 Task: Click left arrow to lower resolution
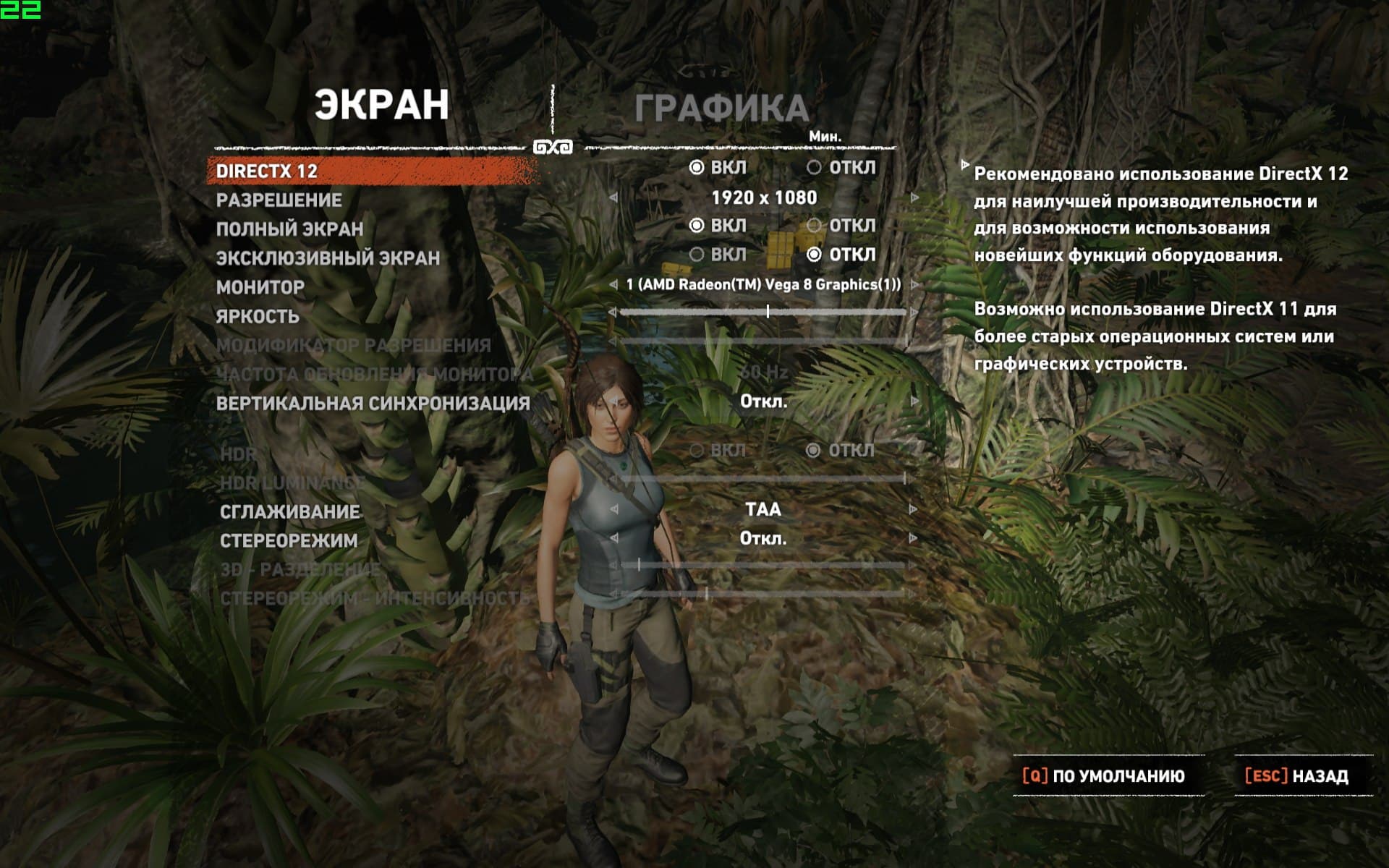(x=613, y=197)
